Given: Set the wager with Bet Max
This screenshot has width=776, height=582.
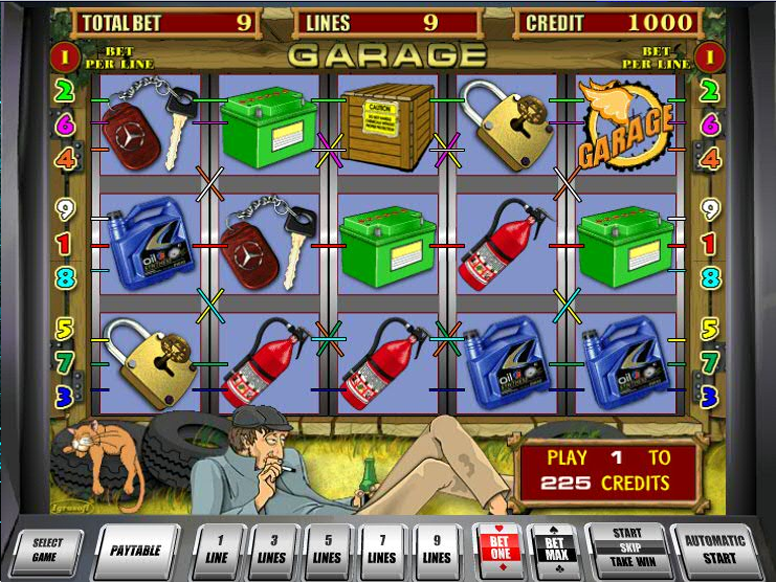Looking at the screenshot, I should [x=554, y=551].
